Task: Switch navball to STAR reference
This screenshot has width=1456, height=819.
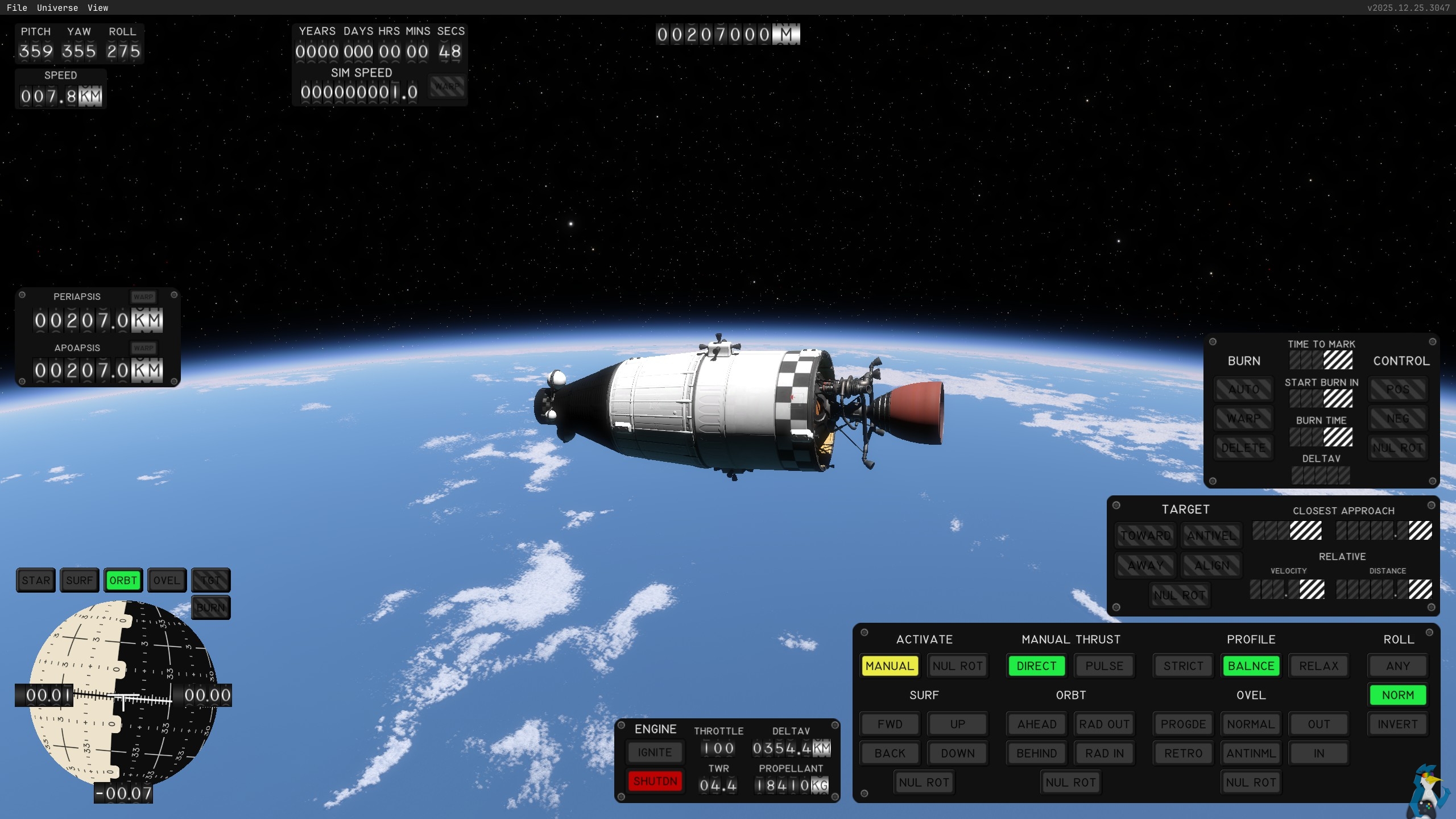Action: coord(36,581)
